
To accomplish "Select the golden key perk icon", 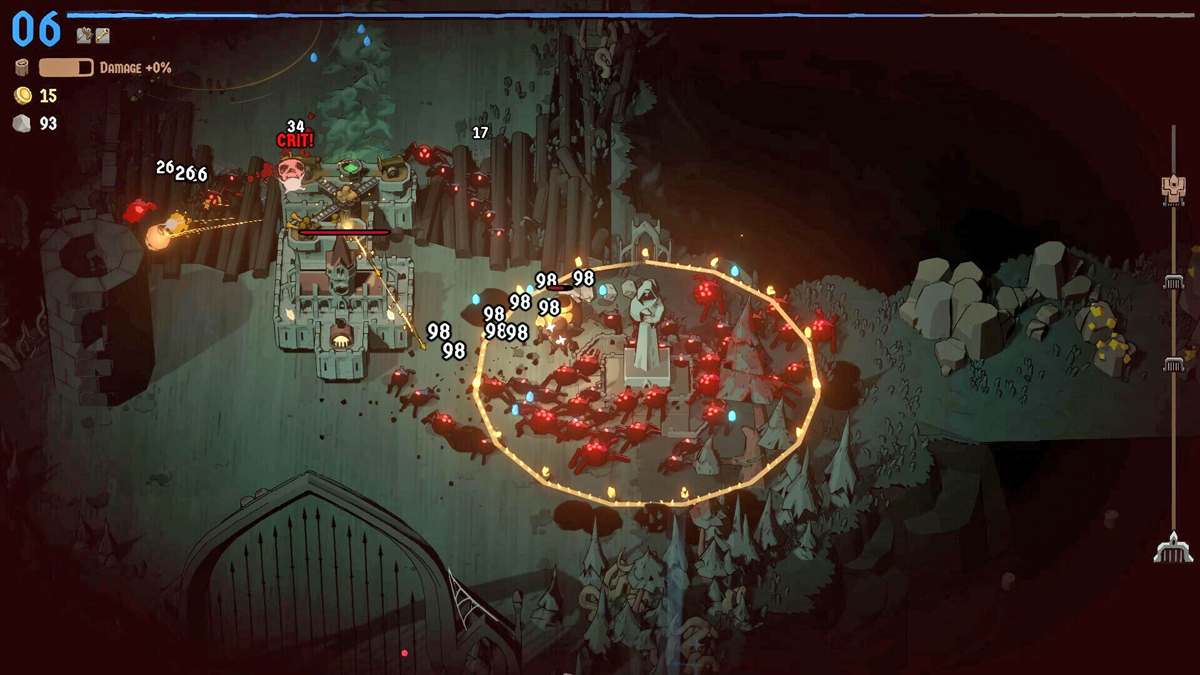I will 102,35.
